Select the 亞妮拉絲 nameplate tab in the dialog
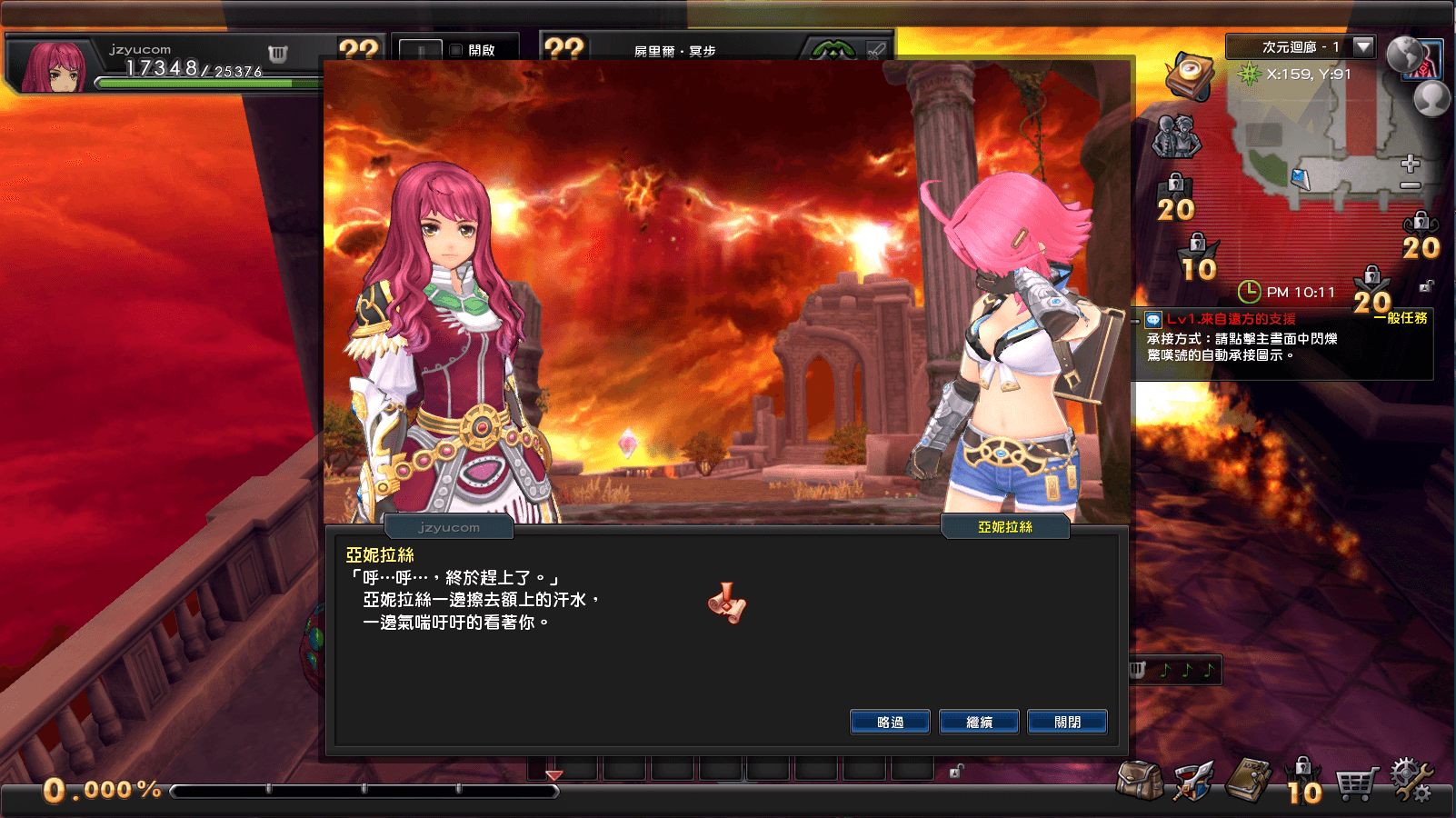1456x818 pixels. [x=1004, y=527]
